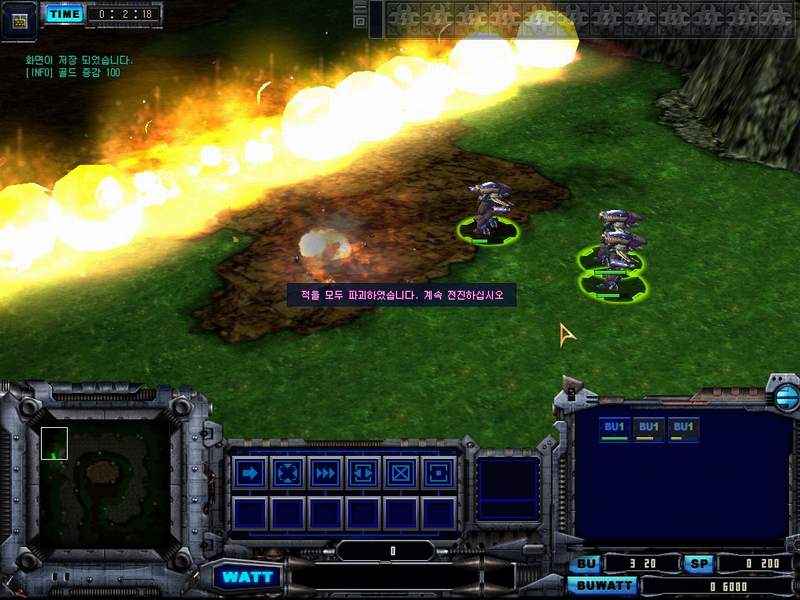
Task: Activate the move arrow command
Action: (x=249, y=472)
